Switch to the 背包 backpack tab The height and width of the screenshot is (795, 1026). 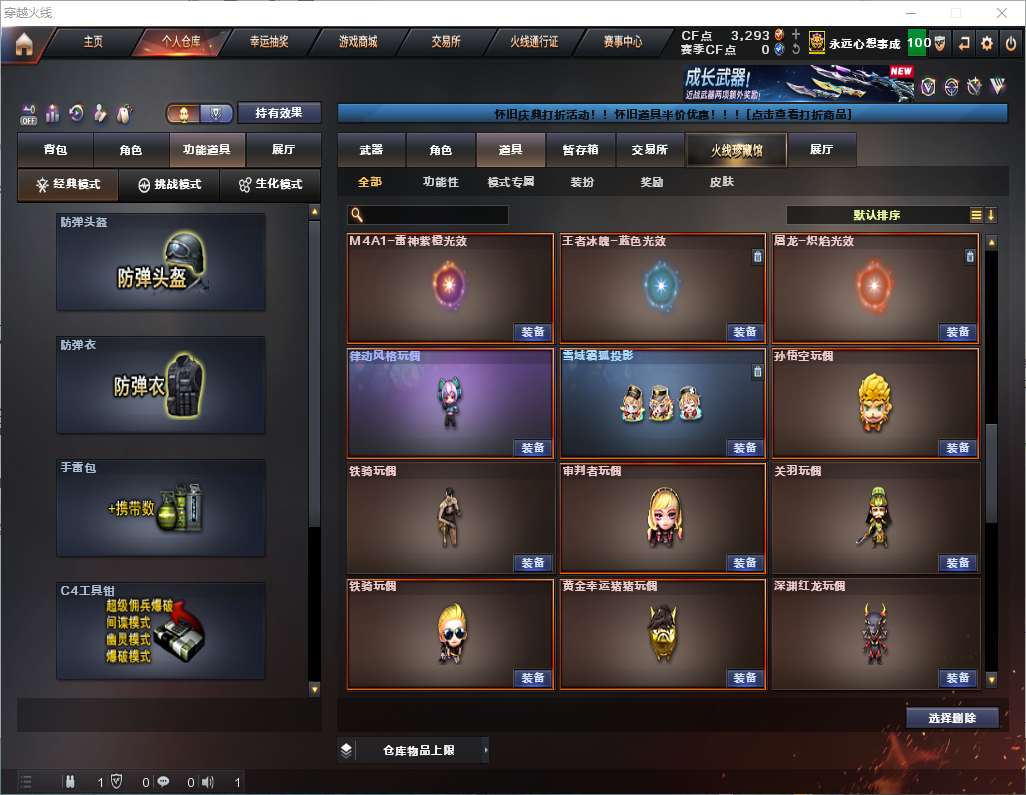pos(55,150)
